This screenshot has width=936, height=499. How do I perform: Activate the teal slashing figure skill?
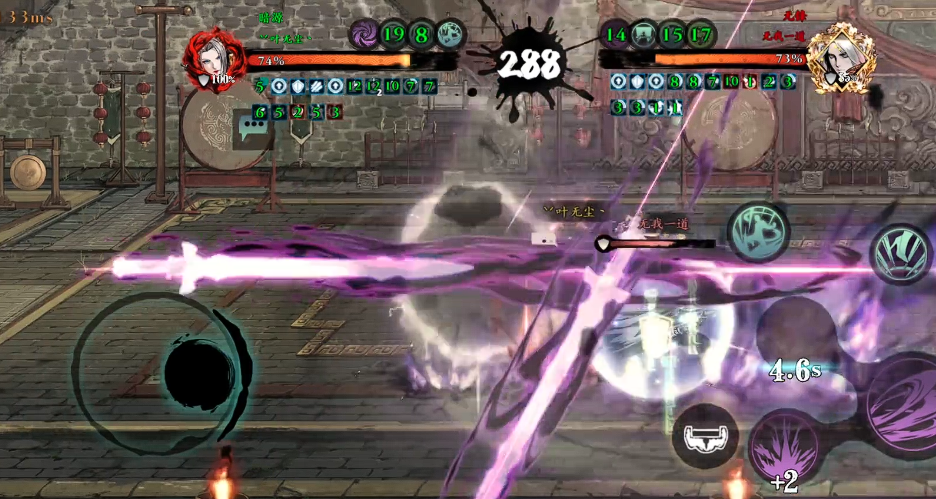(x=756, y=232)
